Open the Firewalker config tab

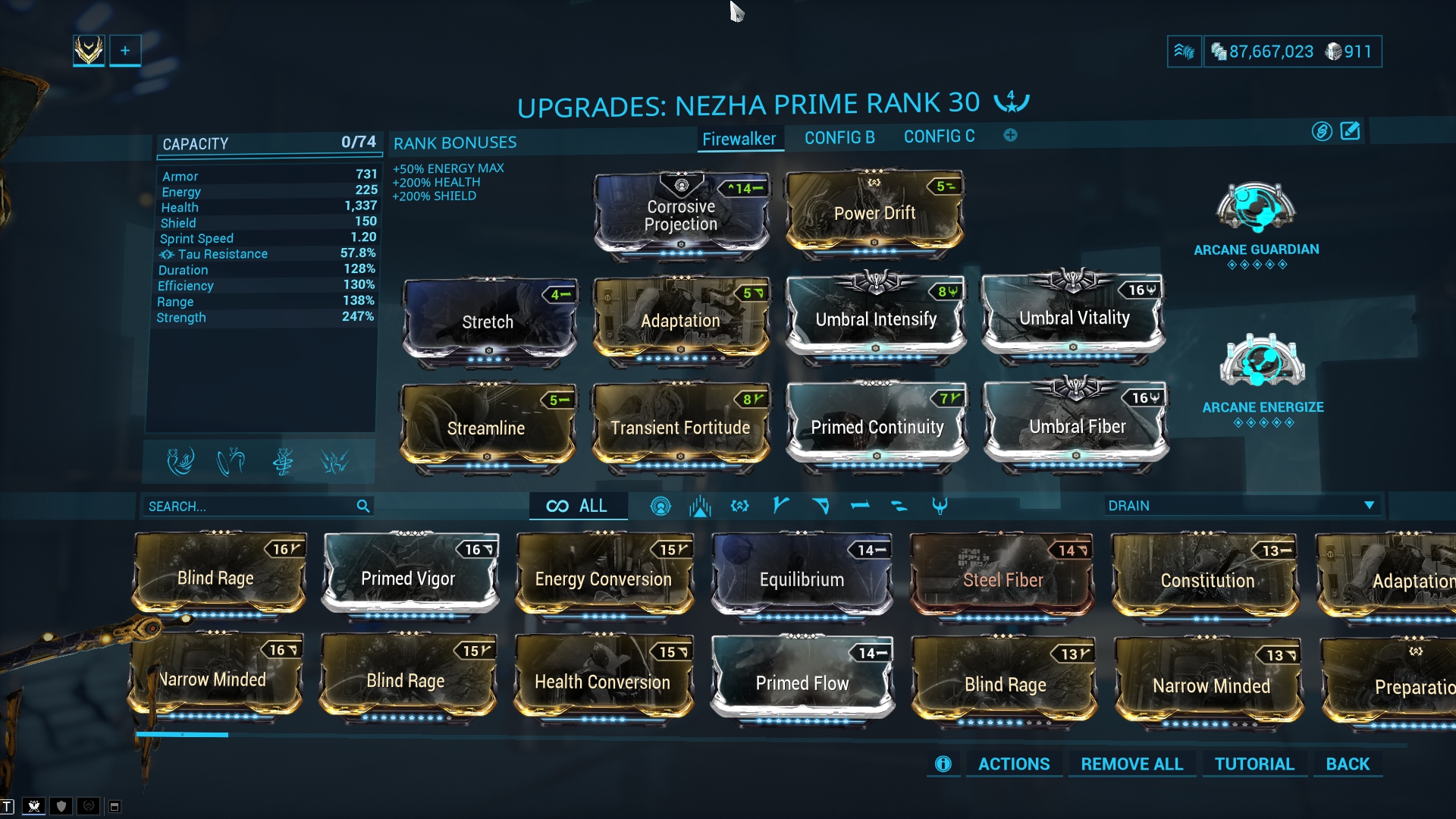click(x=739, y=139)
